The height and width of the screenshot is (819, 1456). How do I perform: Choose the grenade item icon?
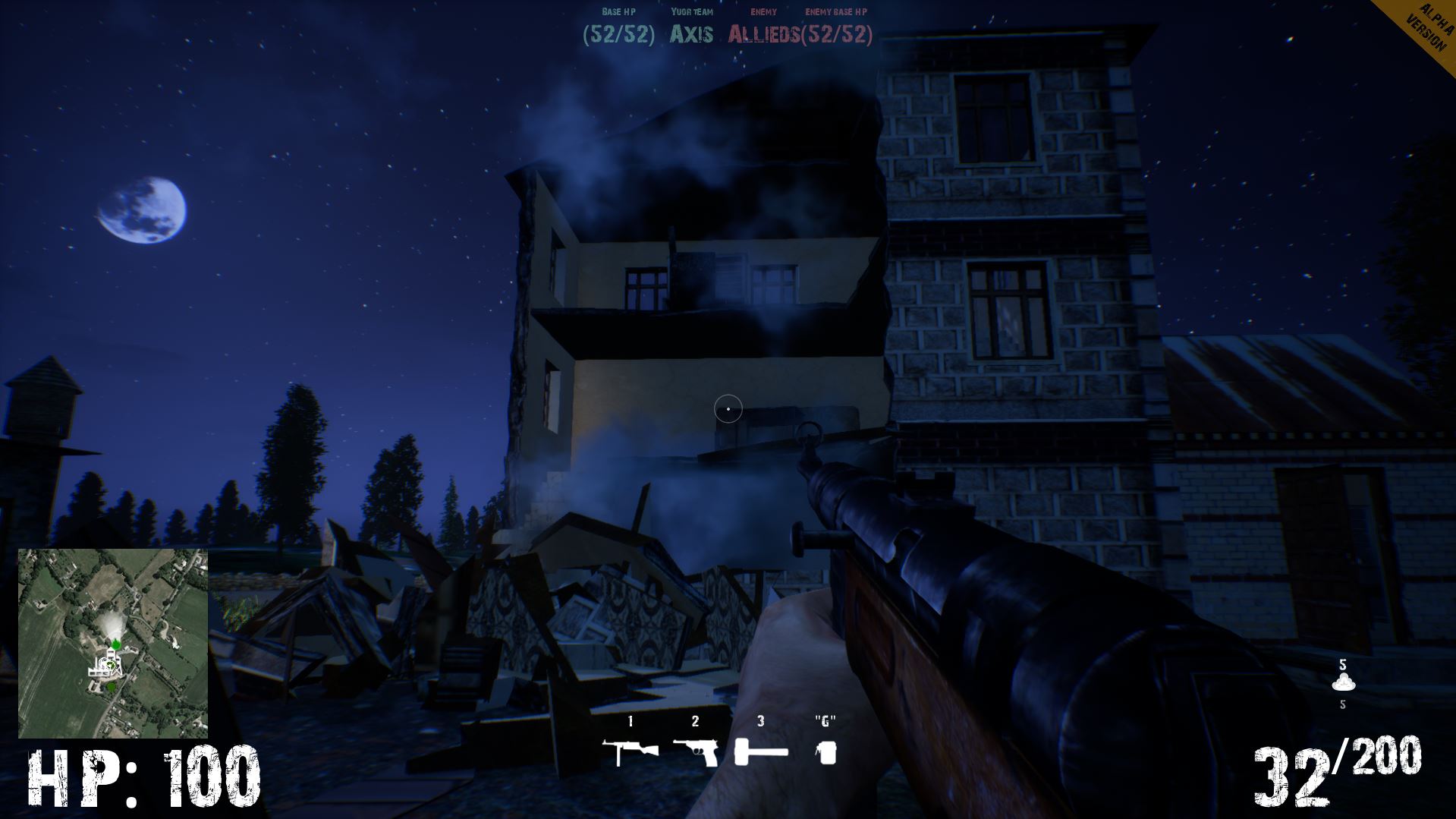point(825,752)
